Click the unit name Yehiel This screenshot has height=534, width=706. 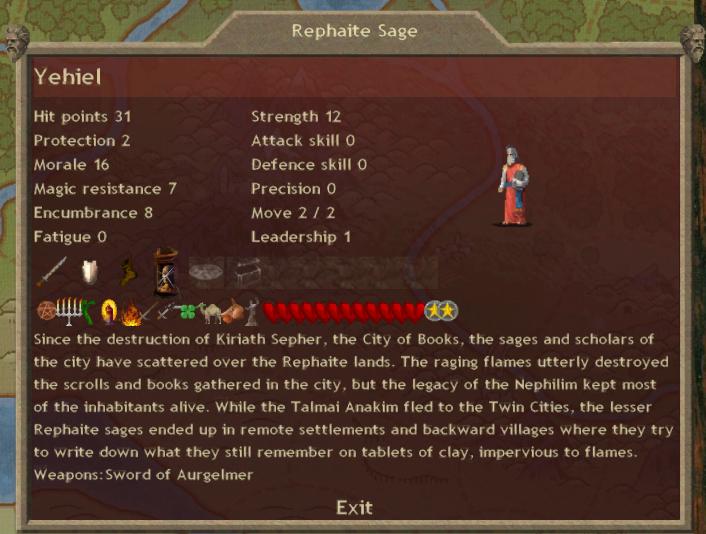pos(68,77)
